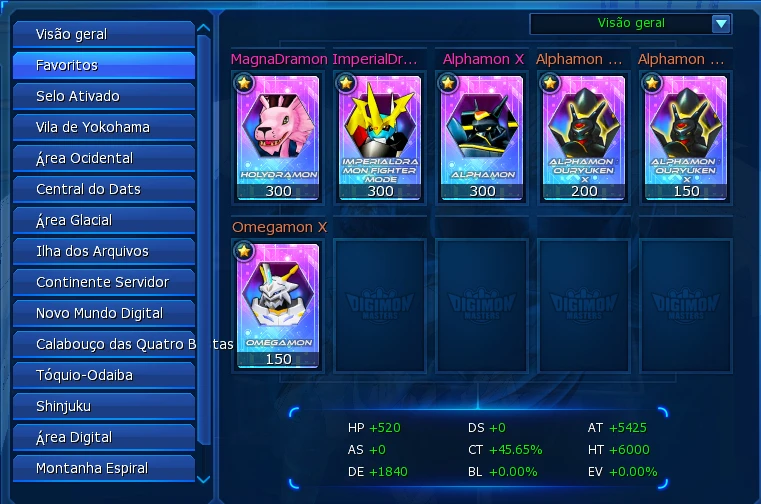Open the Visão geral category
The height and width of the screenshot is (504, 761).
[x=103, y=34]
